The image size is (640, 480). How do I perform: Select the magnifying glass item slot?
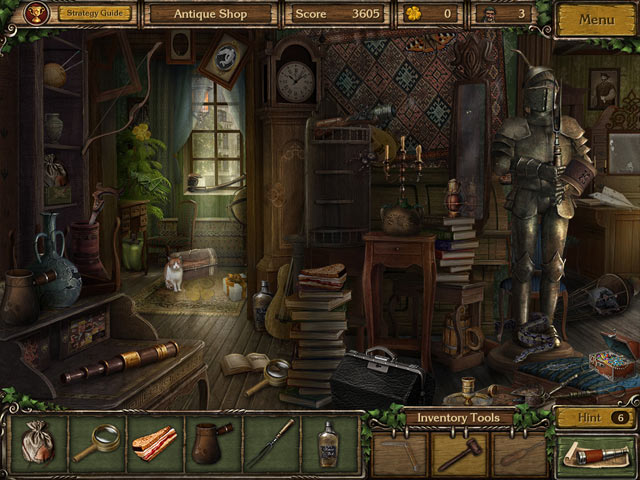click(x=97, y=443)
